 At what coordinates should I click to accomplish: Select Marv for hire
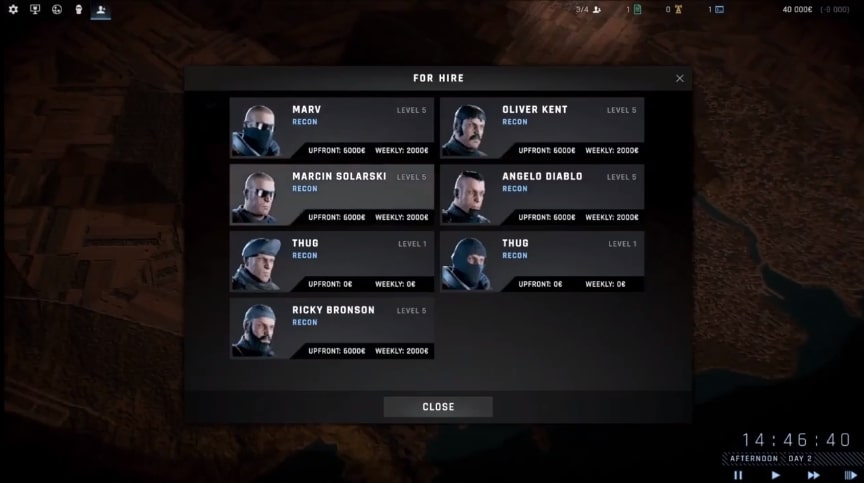pyautogui.click(x=332, y=127)
